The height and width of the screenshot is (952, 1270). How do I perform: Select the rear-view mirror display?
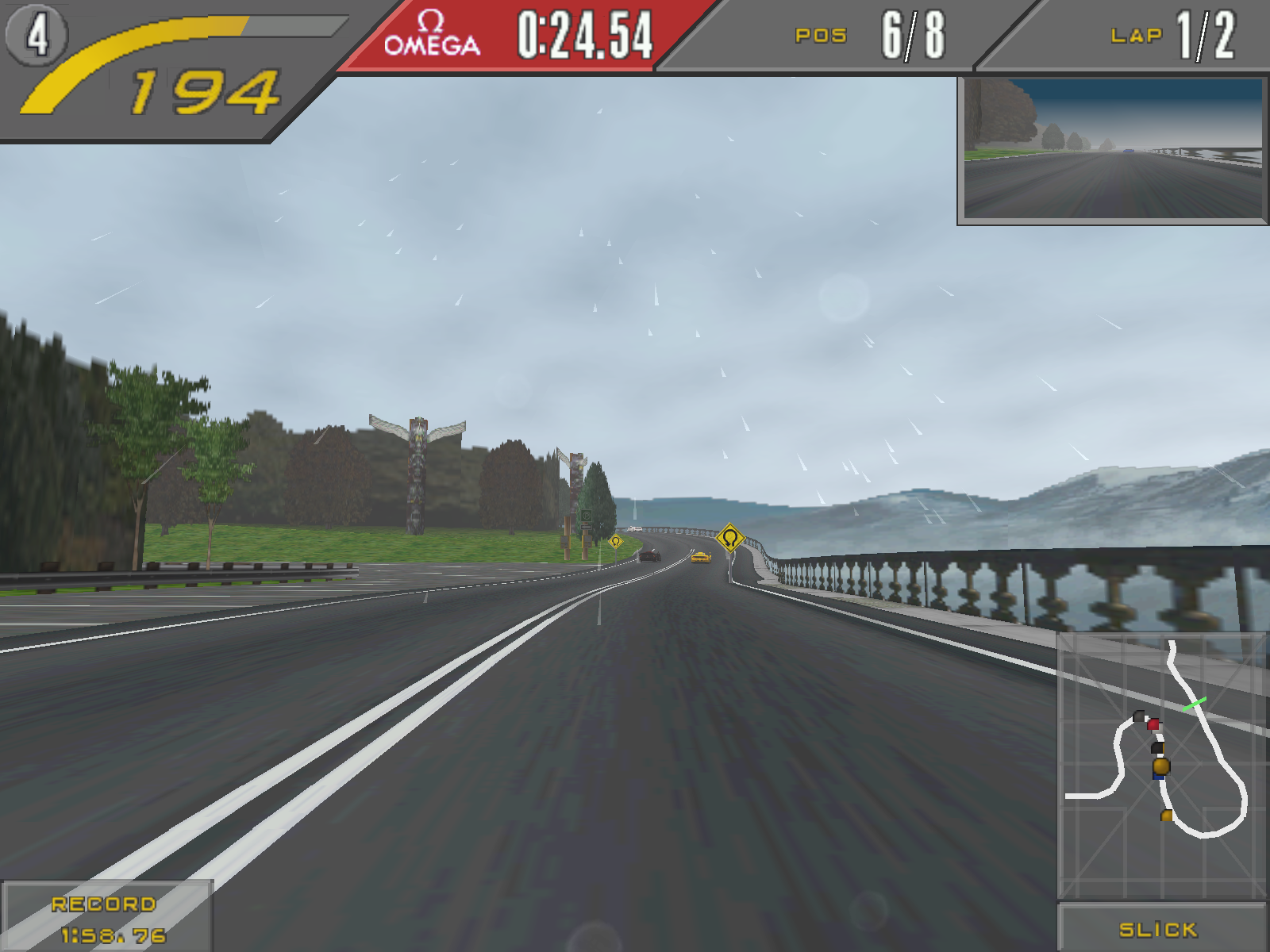click(1113, 149)
